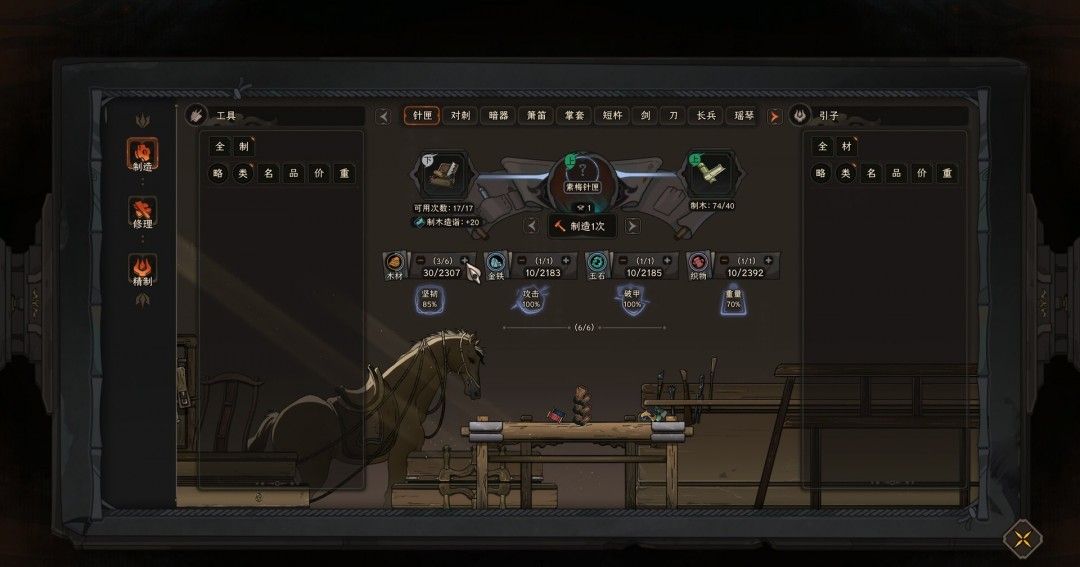Choose the 箫笛 category tab
This screenshot has width=1080, height=567.
pyautogui.click(x=536, y=116)
